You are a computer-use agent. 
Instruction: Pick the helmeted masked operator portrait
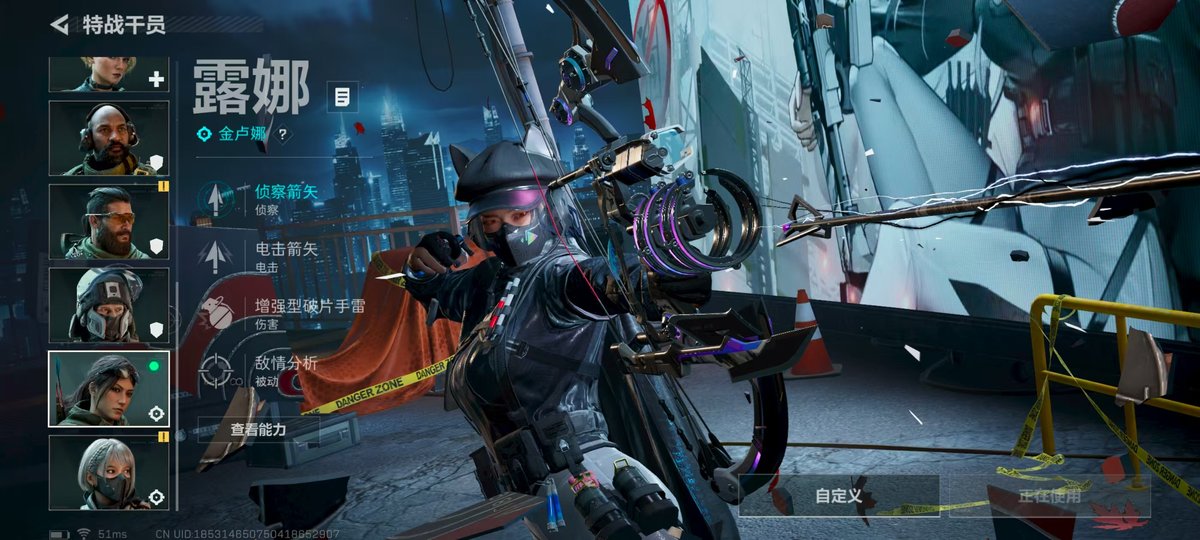[109, 304]
